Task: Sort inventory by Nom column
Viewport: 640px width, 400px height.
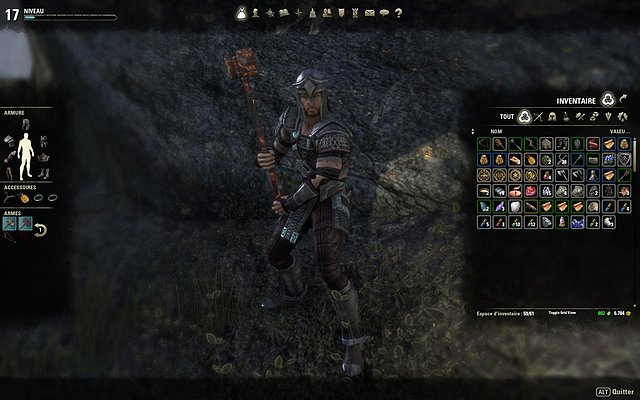Action: tap(496, 131)
